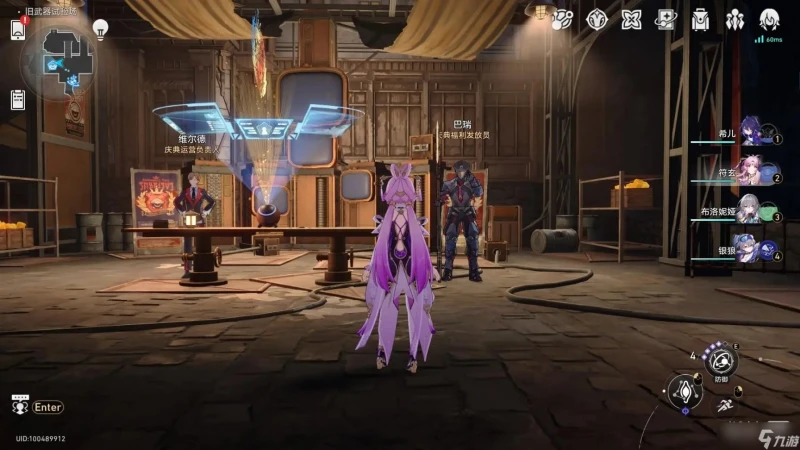The height and width of the screenshot is (450, 800).
Task: Activate the 防御 technique skill button
Action: (x=720, y=362)
